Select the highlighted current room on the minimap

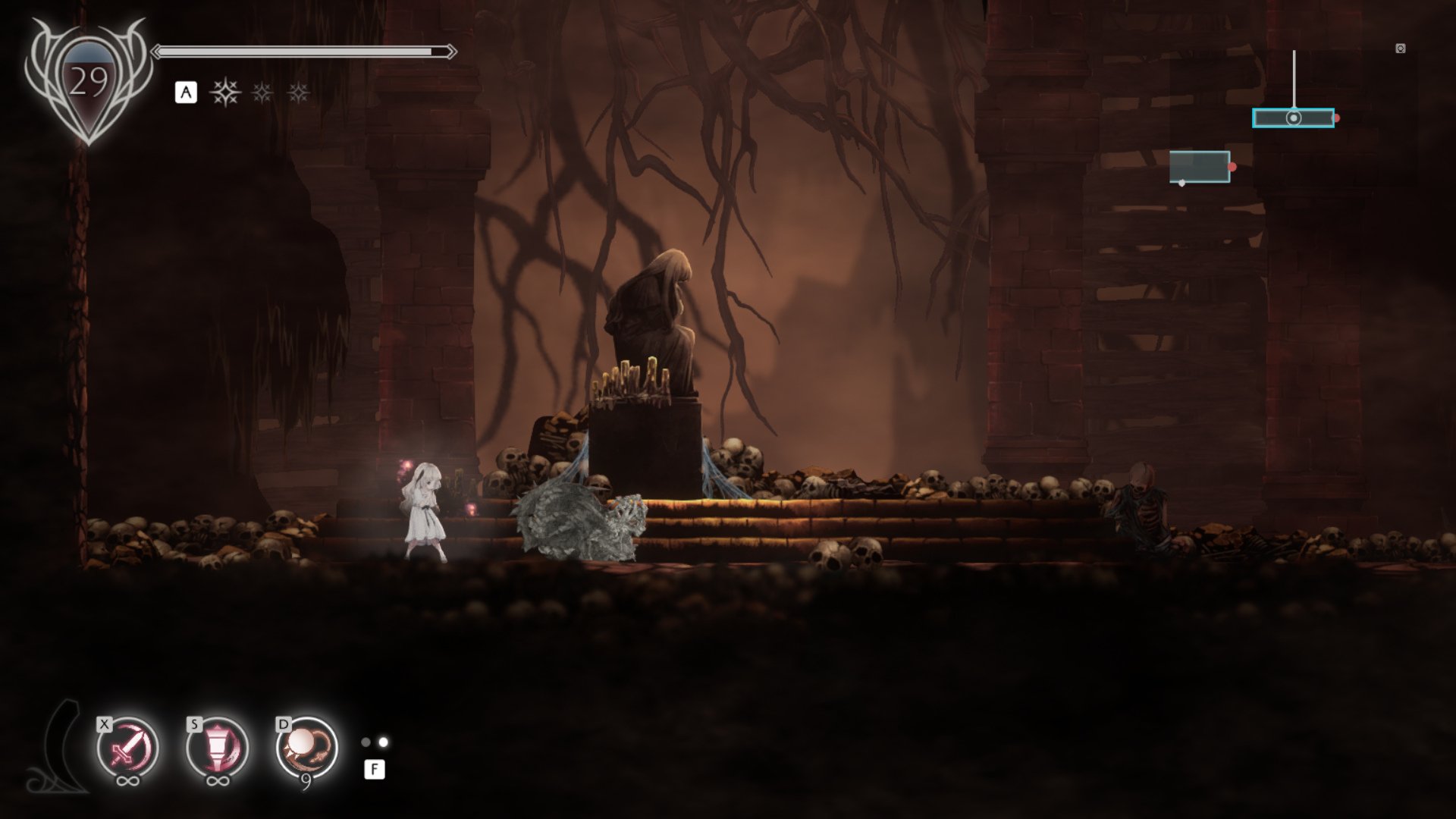click(x=1293, y=118)
